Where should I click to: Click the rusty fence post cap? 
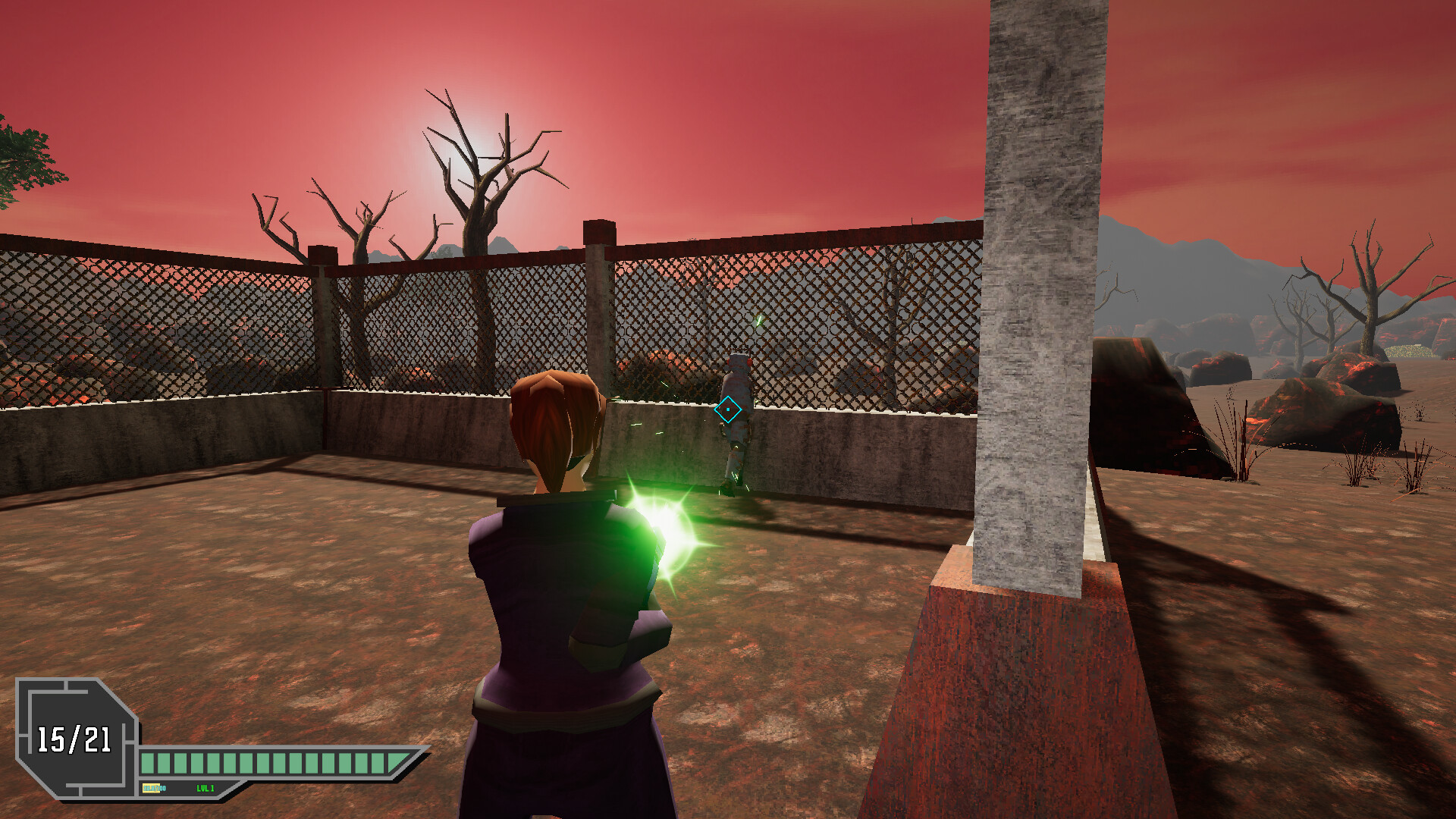click(598, 231)
